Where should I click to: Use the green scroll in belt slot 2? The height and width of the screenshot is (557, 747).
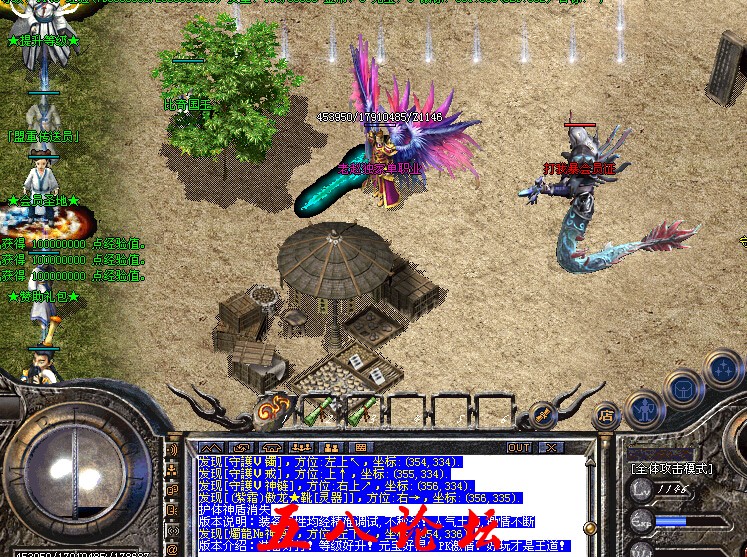coord(320,408)
